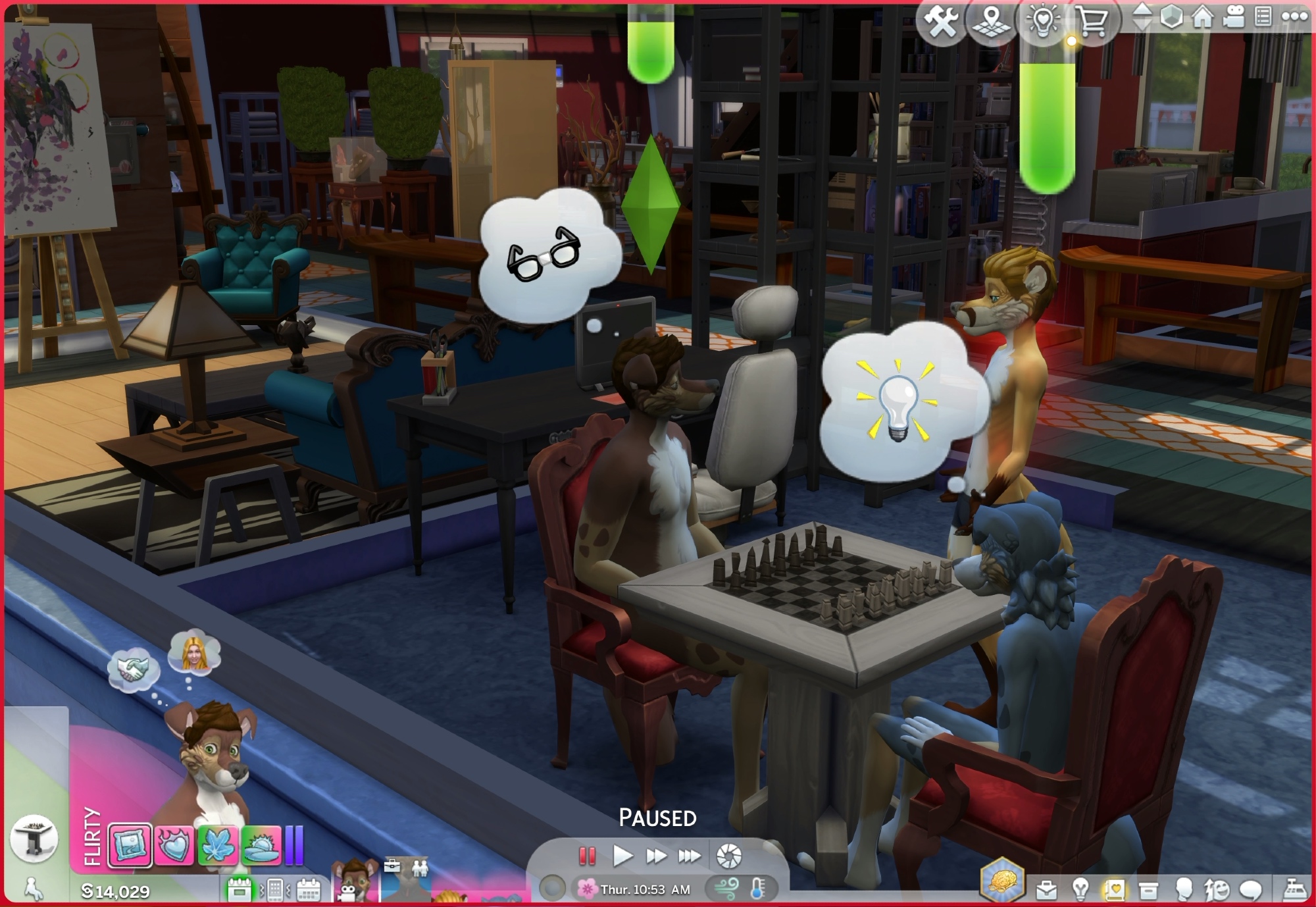Open the lightbulb-heart icon in the top bar
This screenshot has width=1316, height=907.
tap(1042, 21)
